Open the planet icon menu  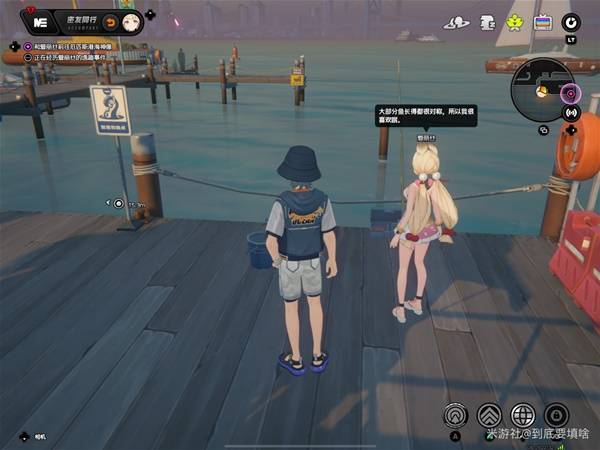click(457, 22)
